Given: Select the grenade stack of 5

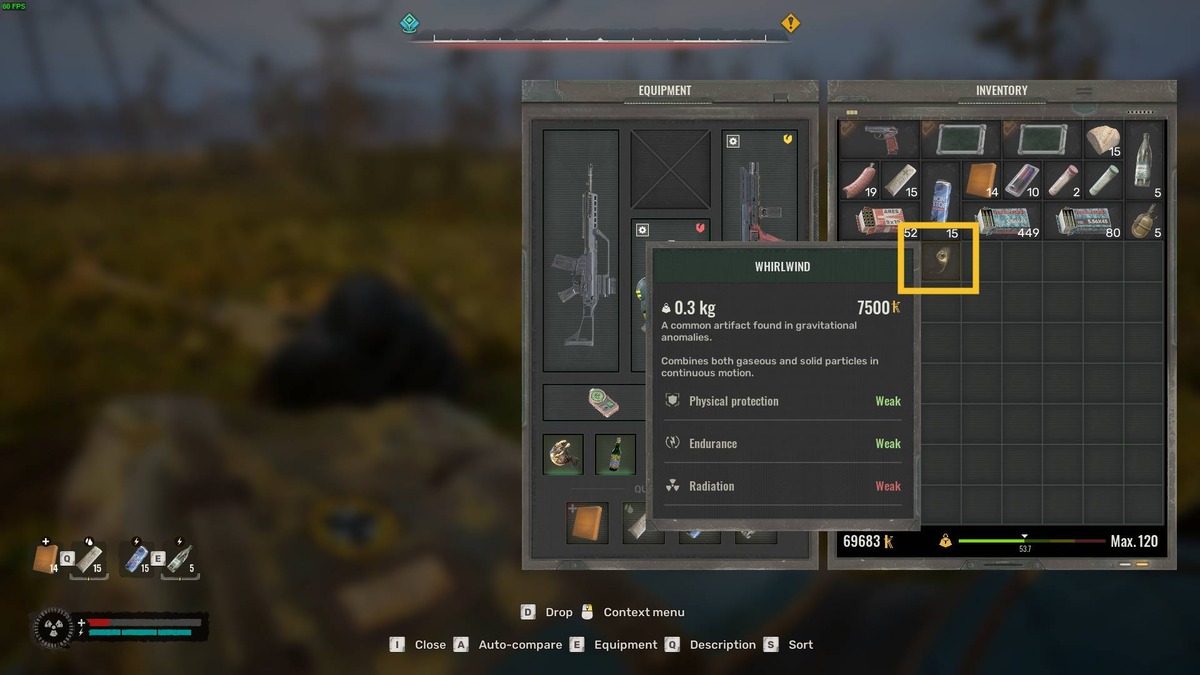Looking at the screenshot, I should pyautogui.click(x=1144, y=221).
